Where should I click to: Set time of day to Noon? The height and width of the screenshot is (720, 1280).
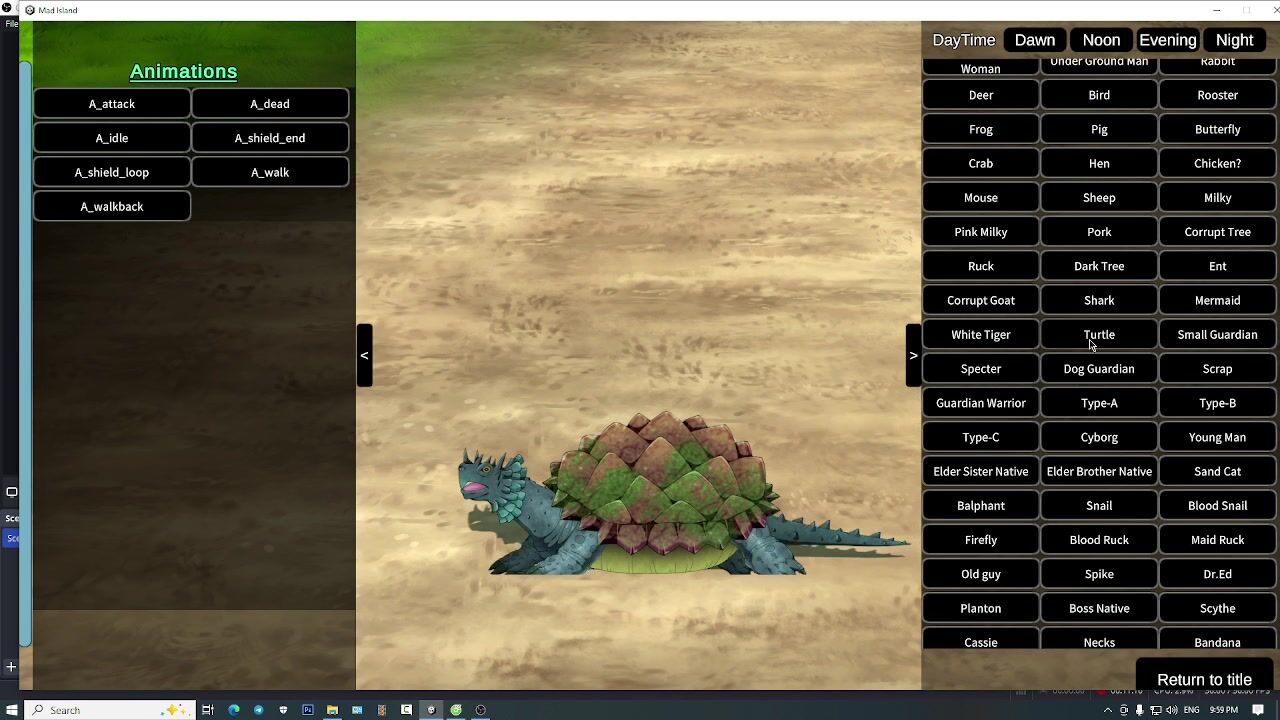[1101, 40]
